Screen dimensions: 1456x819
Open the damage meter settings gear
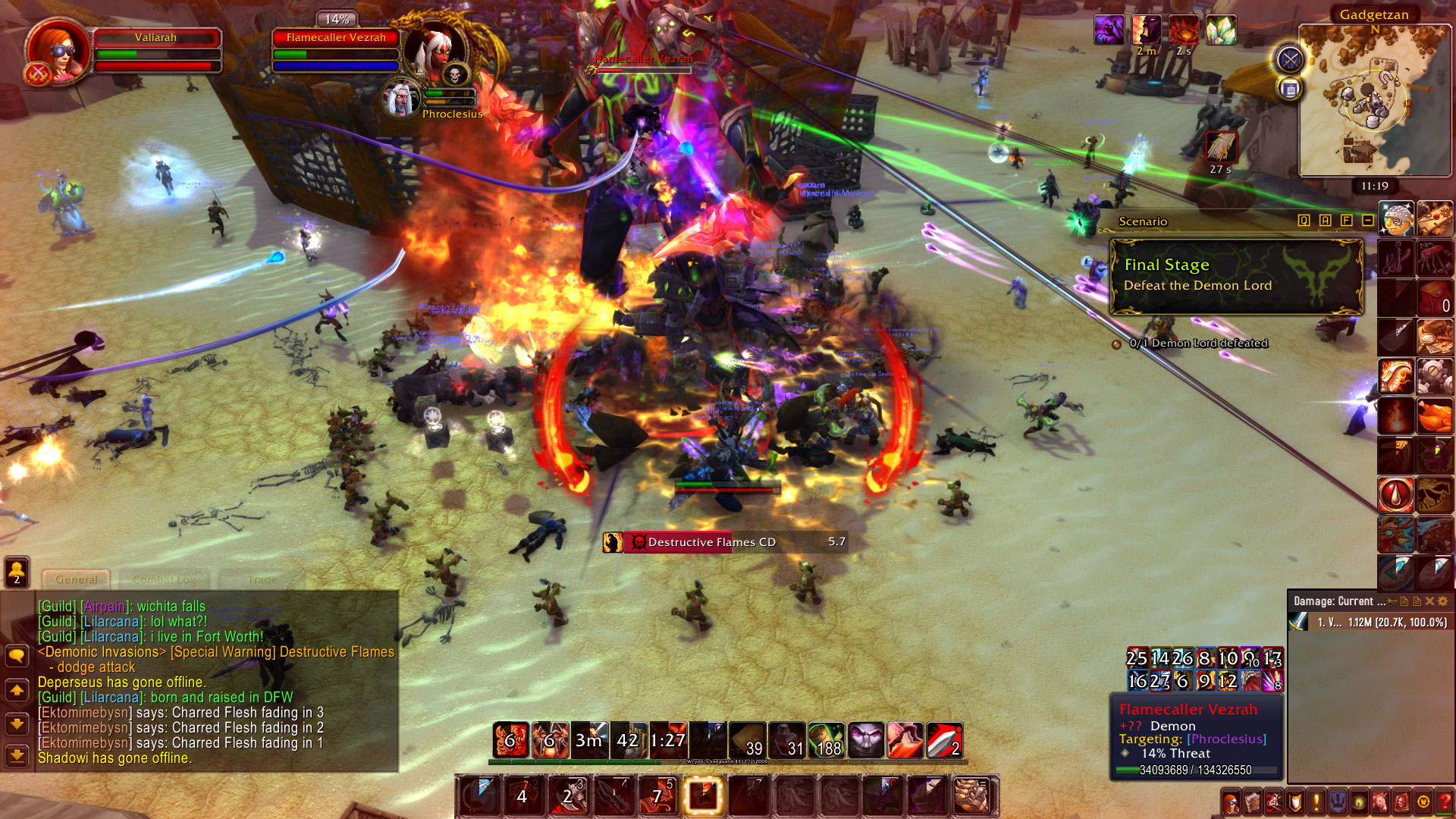[x=1442, y=601]
